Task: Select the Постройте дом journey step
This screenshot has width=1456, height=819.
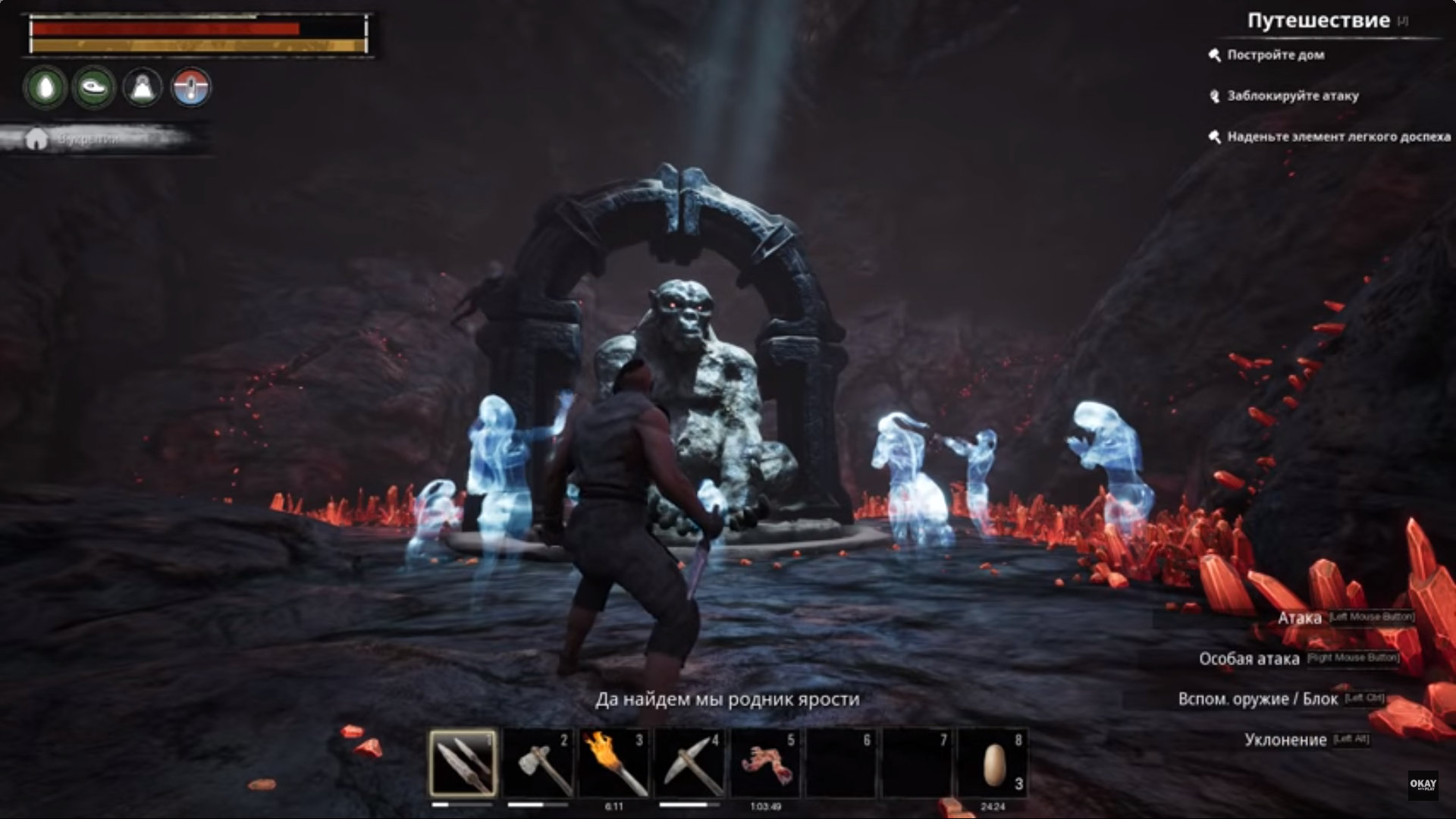Action: [1276, 55]
